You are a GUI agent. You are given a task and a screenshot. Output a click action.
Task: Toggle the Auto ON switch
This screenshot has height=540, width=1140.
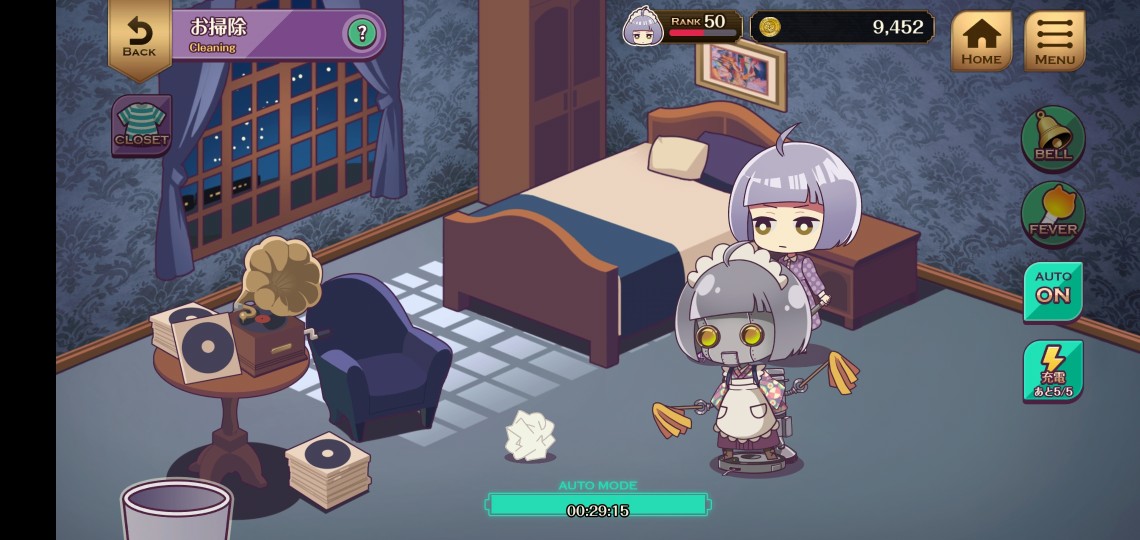[1053, 290]
